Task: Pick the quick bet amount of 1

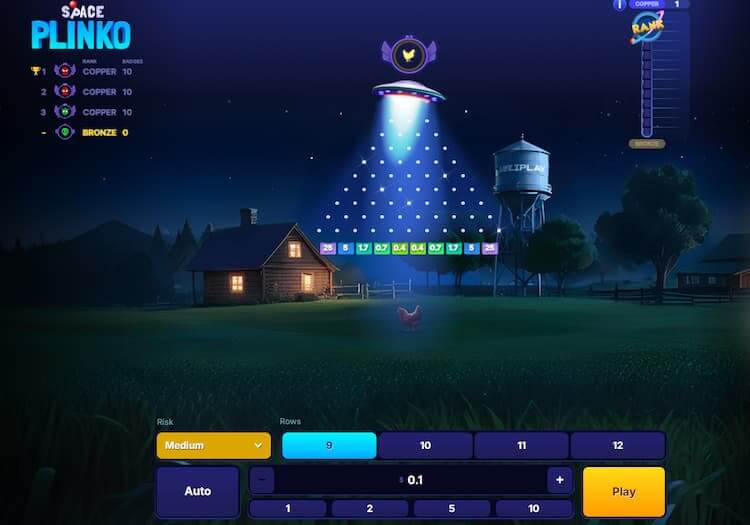Action: [x=288, y=508]
